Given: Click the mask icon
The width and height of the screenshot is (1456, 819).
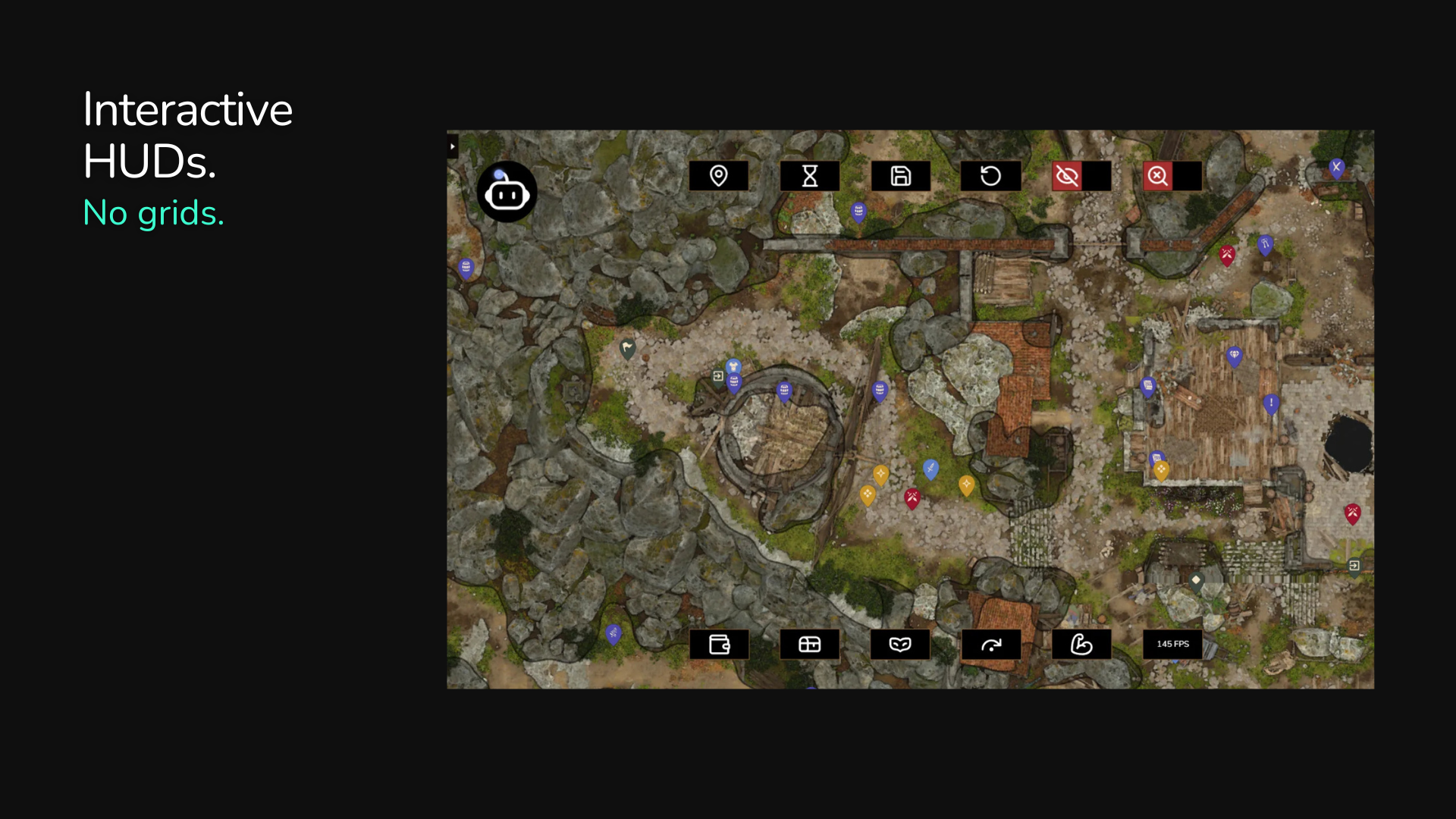Looking at the screenshot, I should click(x=900, y=645).
